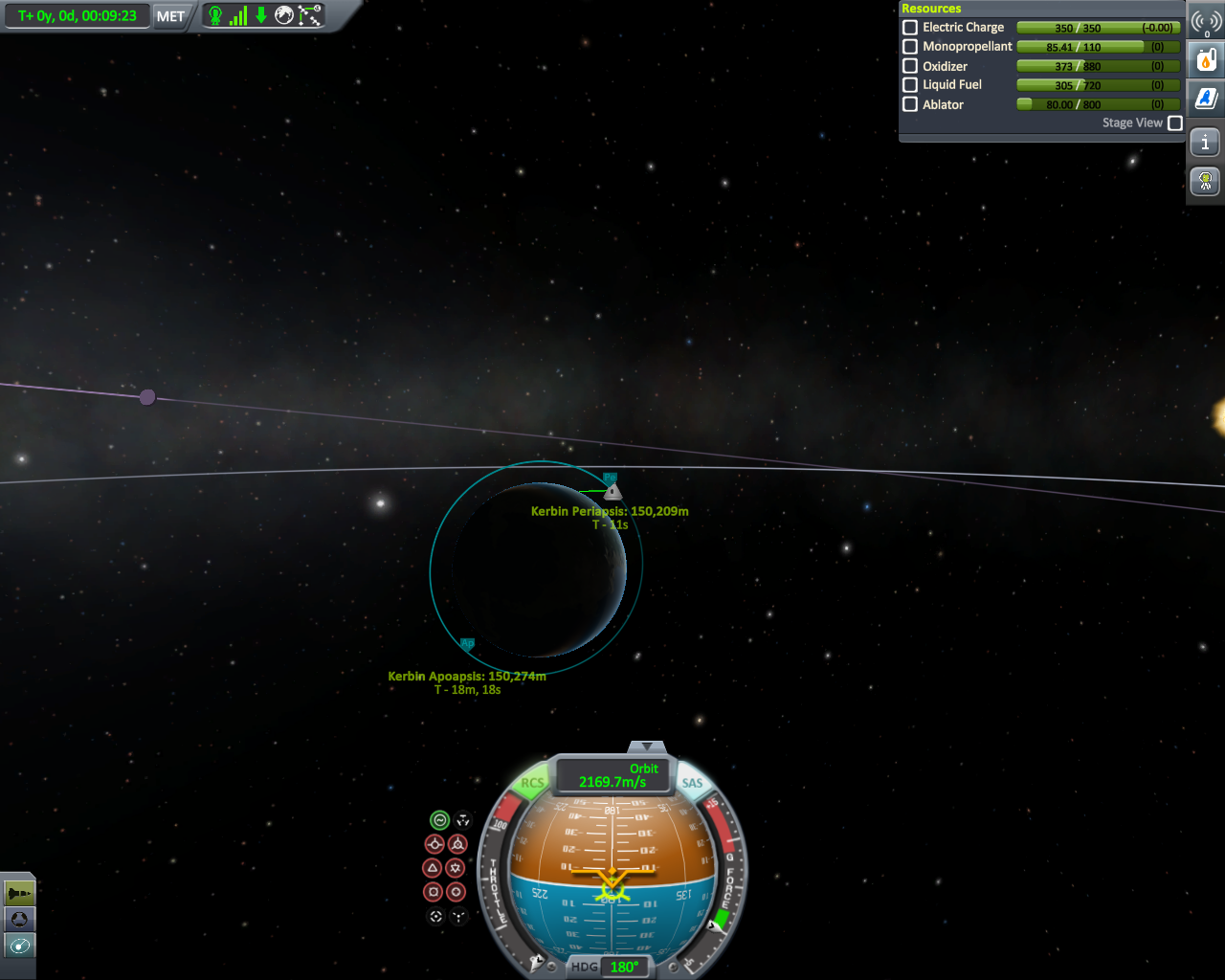Open the CommNet signal antenna button

pos(1206,23)
